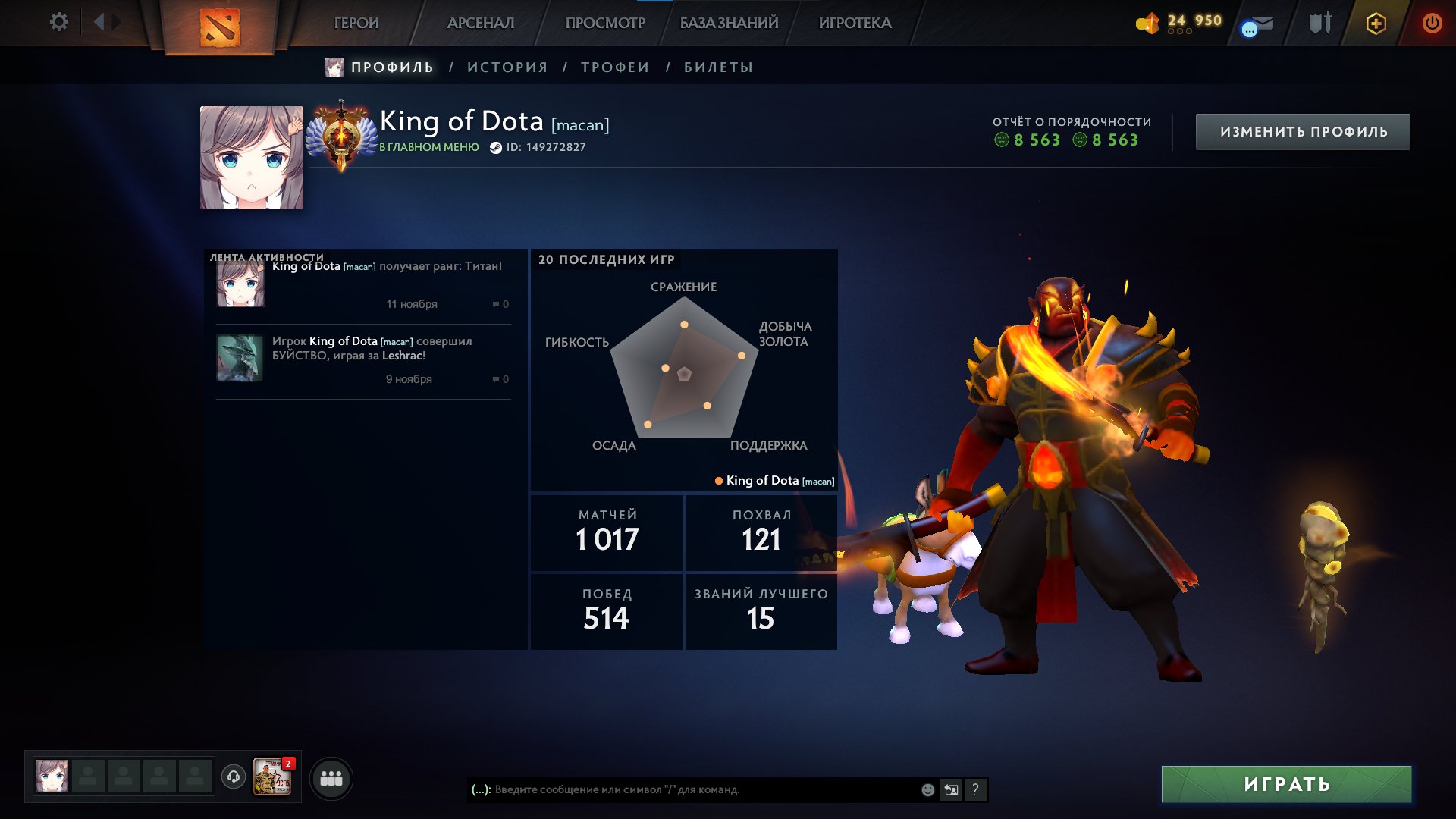Open settings with the gear icon
The image size is (1456, 819).
(58, 22)
